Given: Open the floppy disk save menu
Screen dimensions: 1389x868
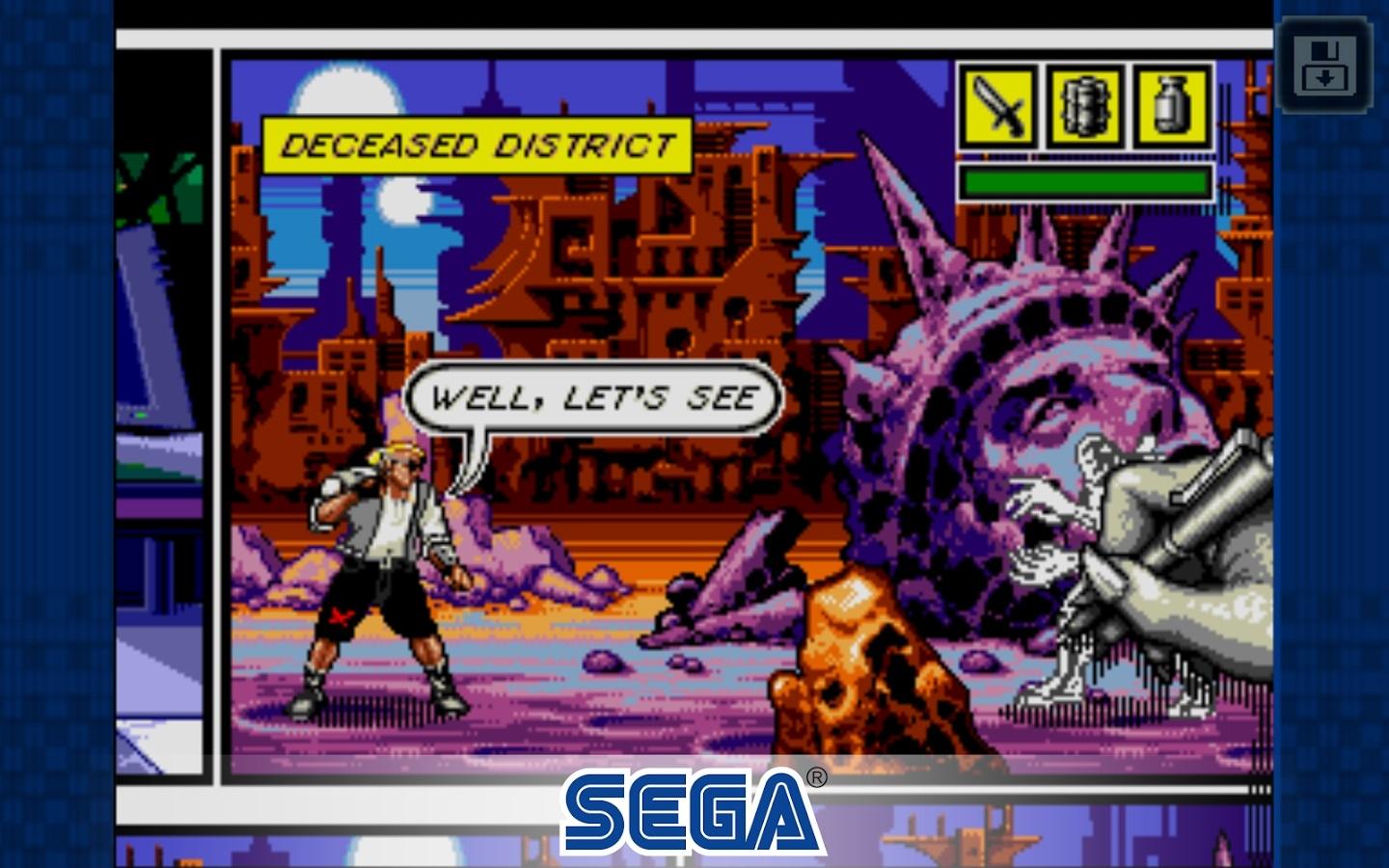Looking at the screenshot, I should (1324, 63).
